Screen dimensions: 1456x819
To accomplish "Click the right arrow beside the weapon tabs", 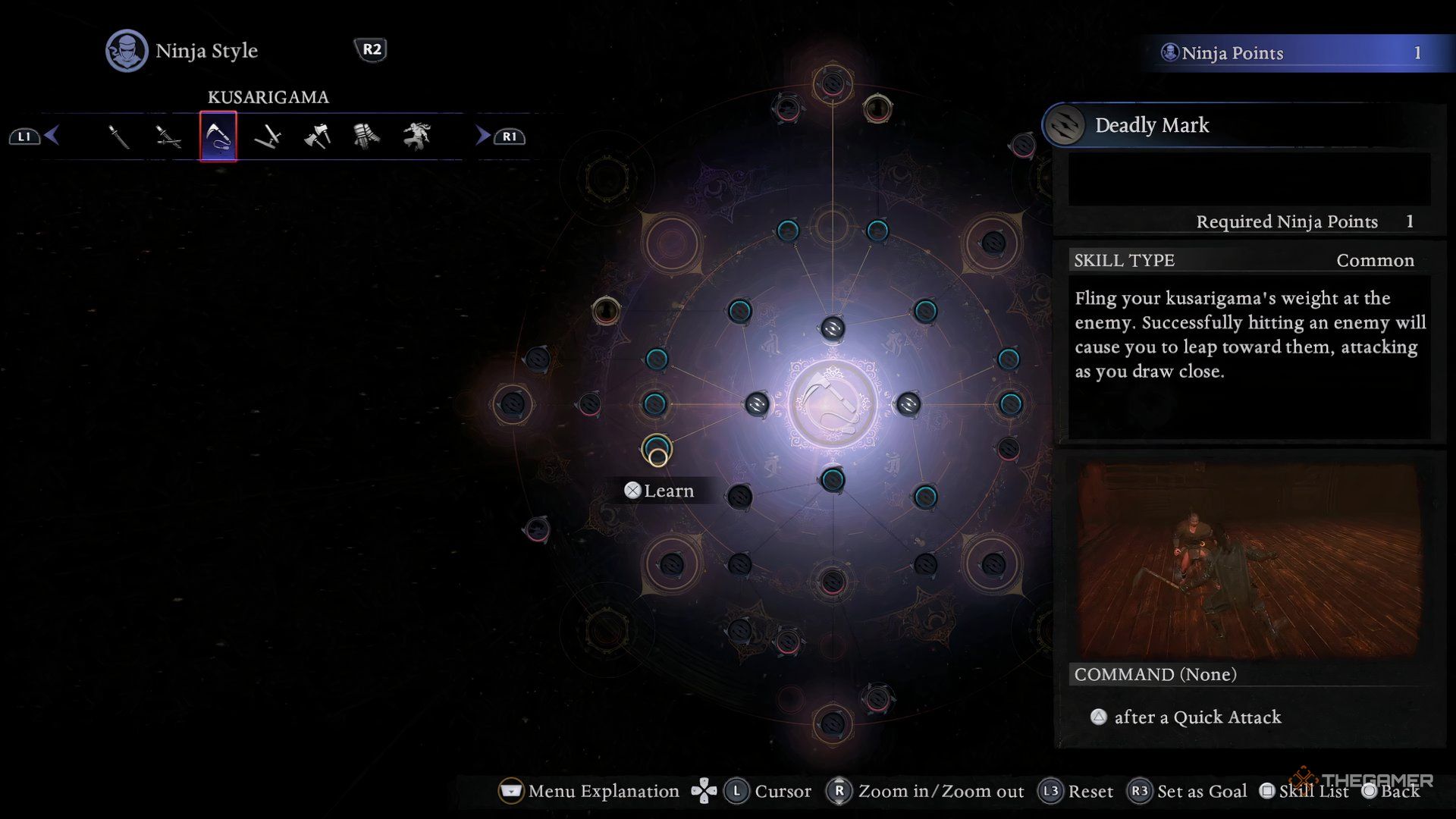I will tap(482, 136).
